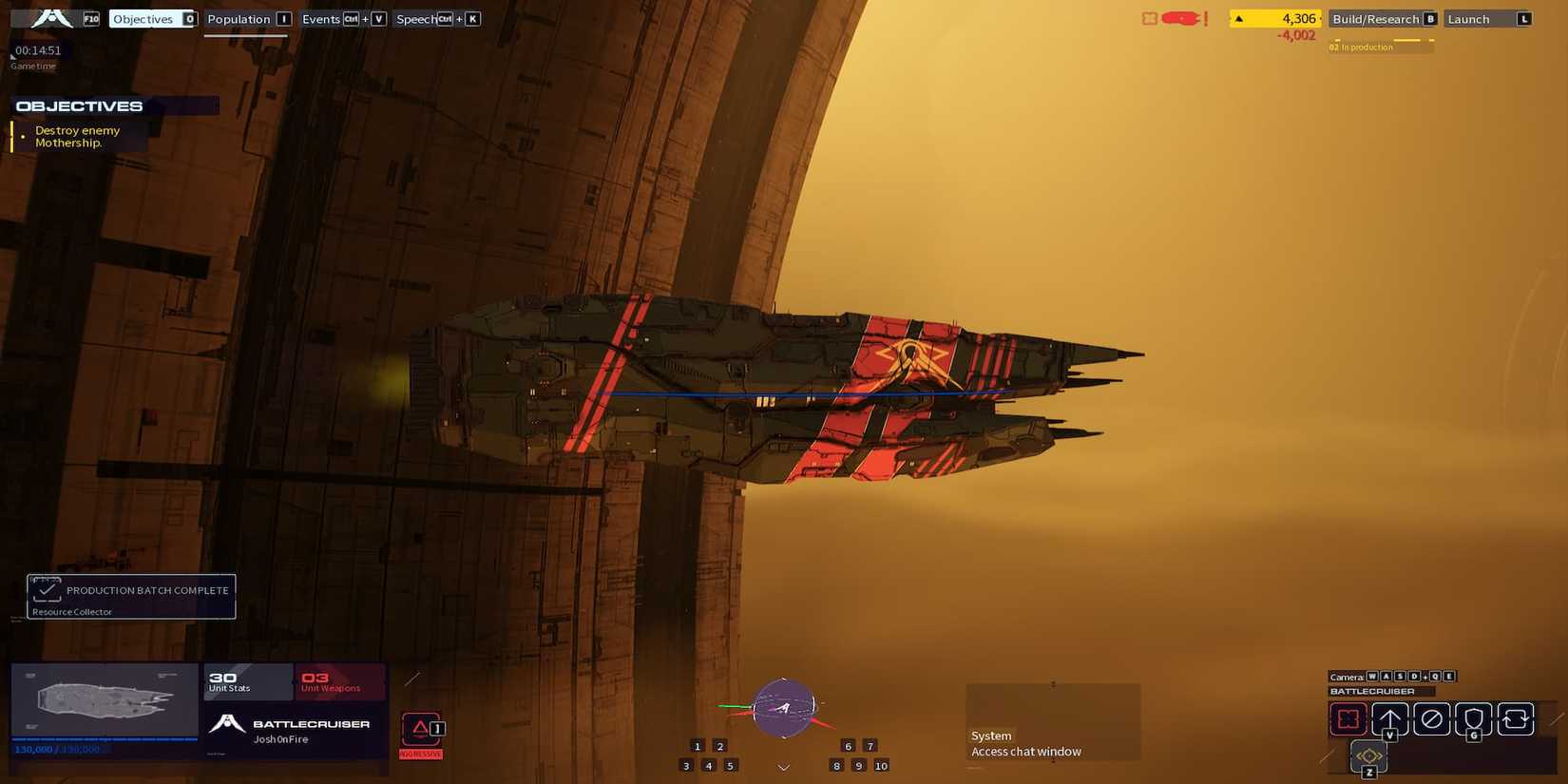Switch to the Unit Weapons tab
This screenshot has height=784, width=1568.
pos(329,680)
